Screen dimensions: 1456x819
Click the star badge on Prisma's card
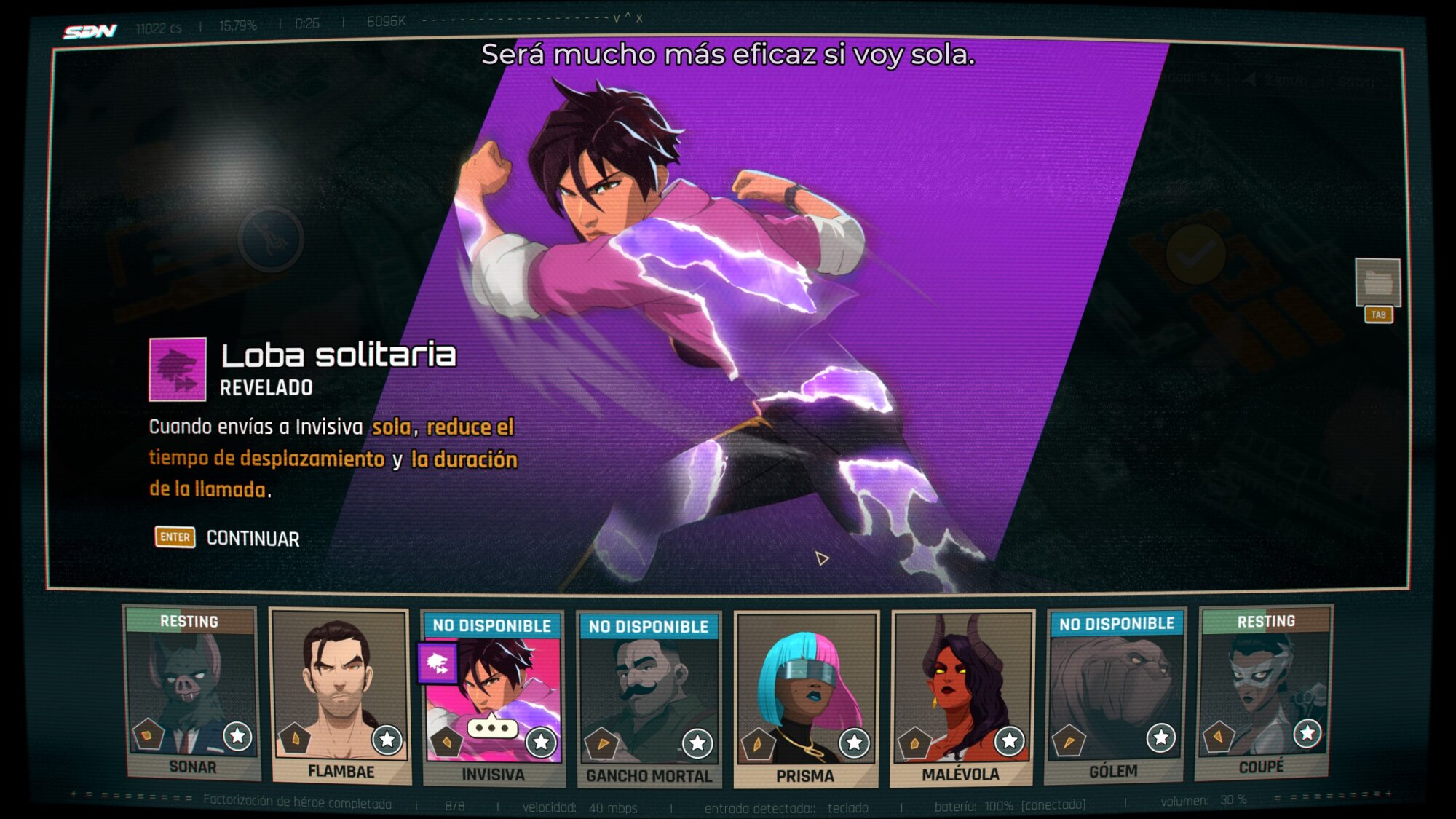(854, 743)
